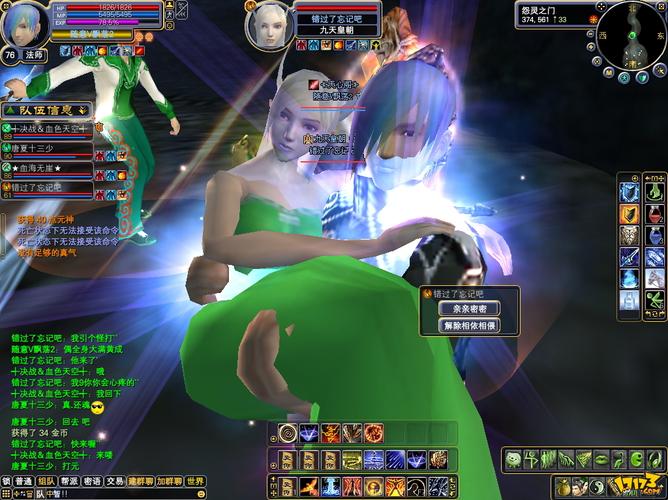Switch to the 交易 trade chat tab
Screen dimensions: 668x500
[x=114, y=481]
